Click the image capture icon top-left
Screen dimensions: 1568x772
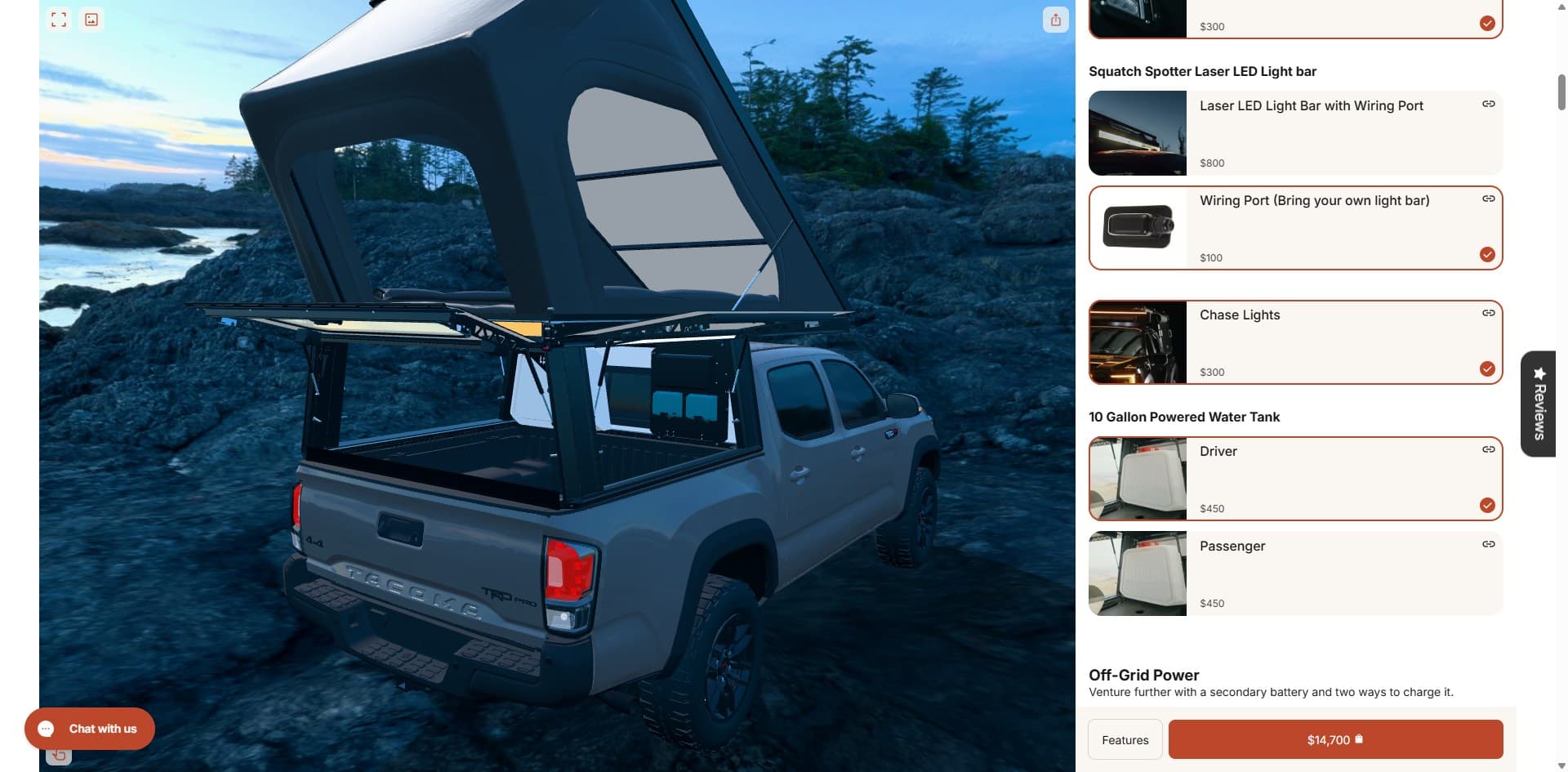(91, 19)
